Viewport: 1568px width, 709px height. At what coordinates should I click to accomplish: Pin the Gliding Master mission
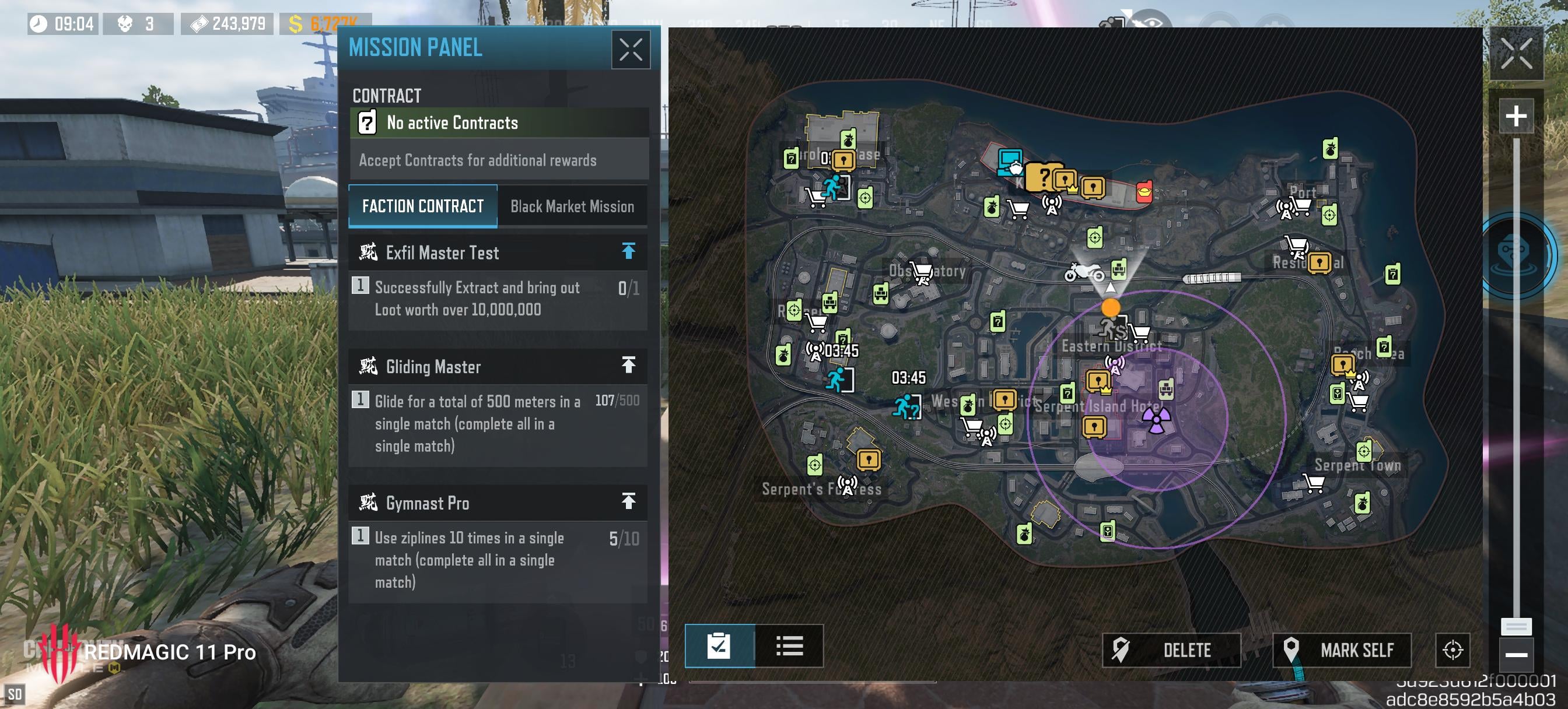(x=628, y=365)
